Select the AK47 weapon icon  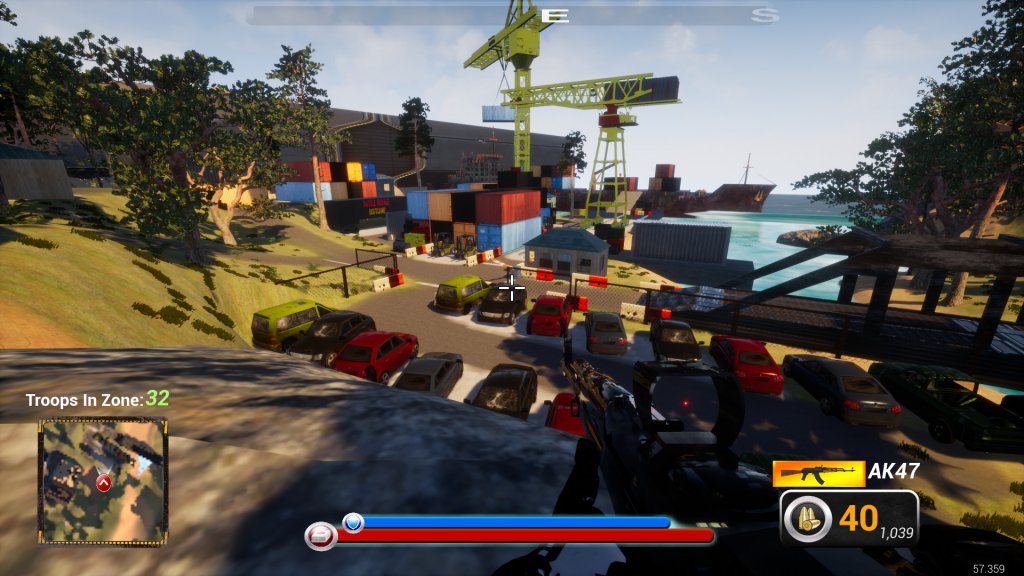pyautogui.click(x=818, y=473)
